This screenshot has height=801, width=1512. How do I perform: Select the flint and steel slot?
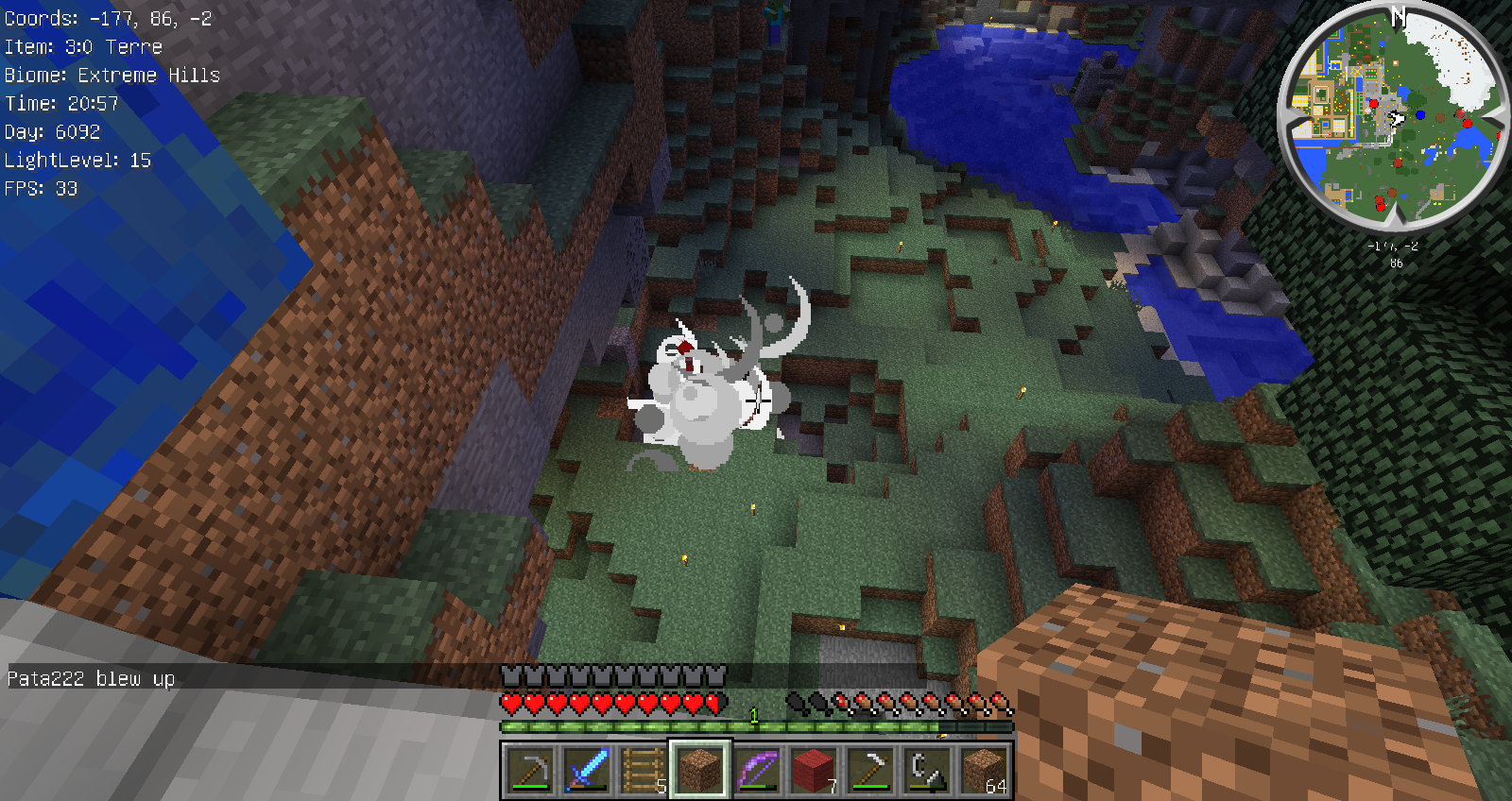point(927,770)
